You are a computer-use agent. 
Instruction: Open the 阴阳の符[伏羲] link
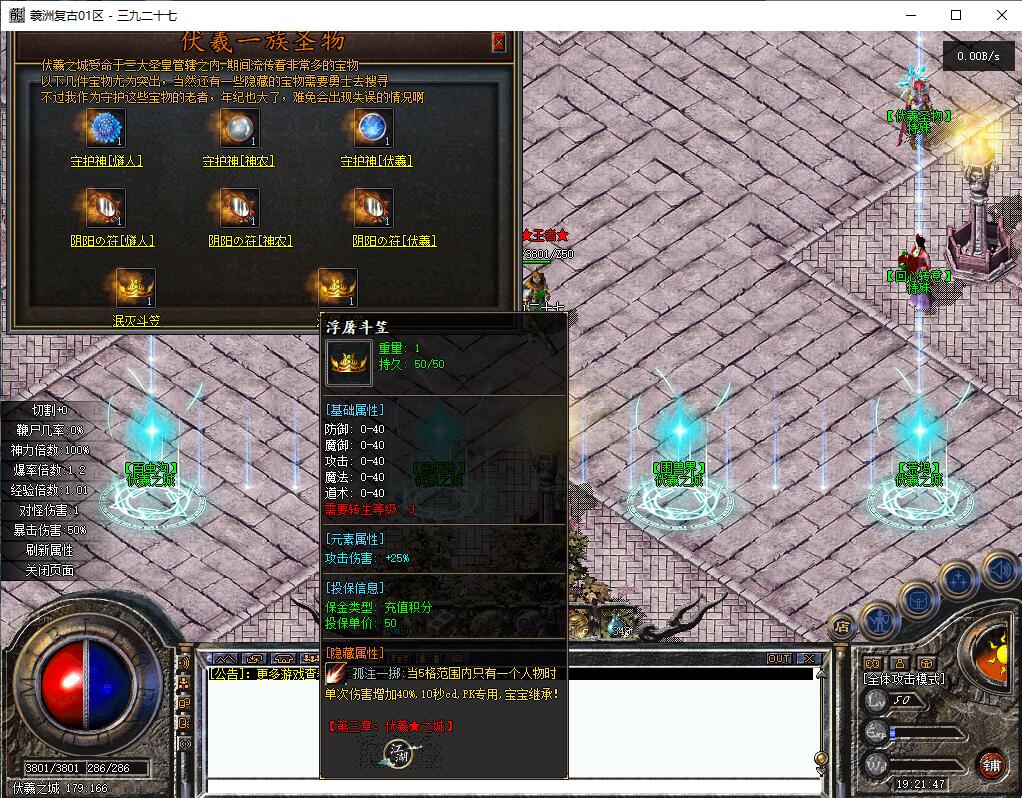coord(394,241)
